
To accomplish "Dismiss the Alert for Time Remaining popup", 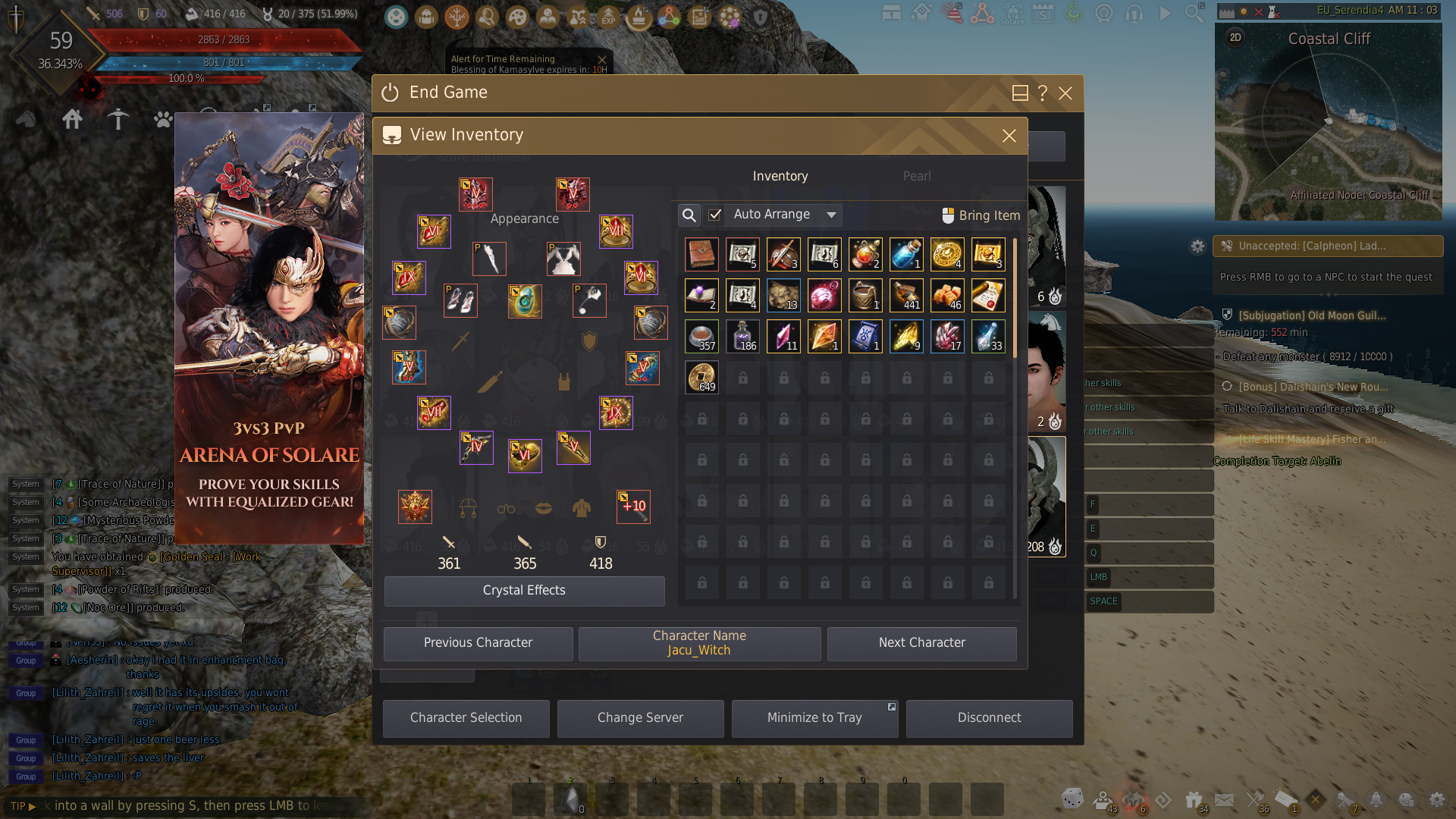I will 602,59.
